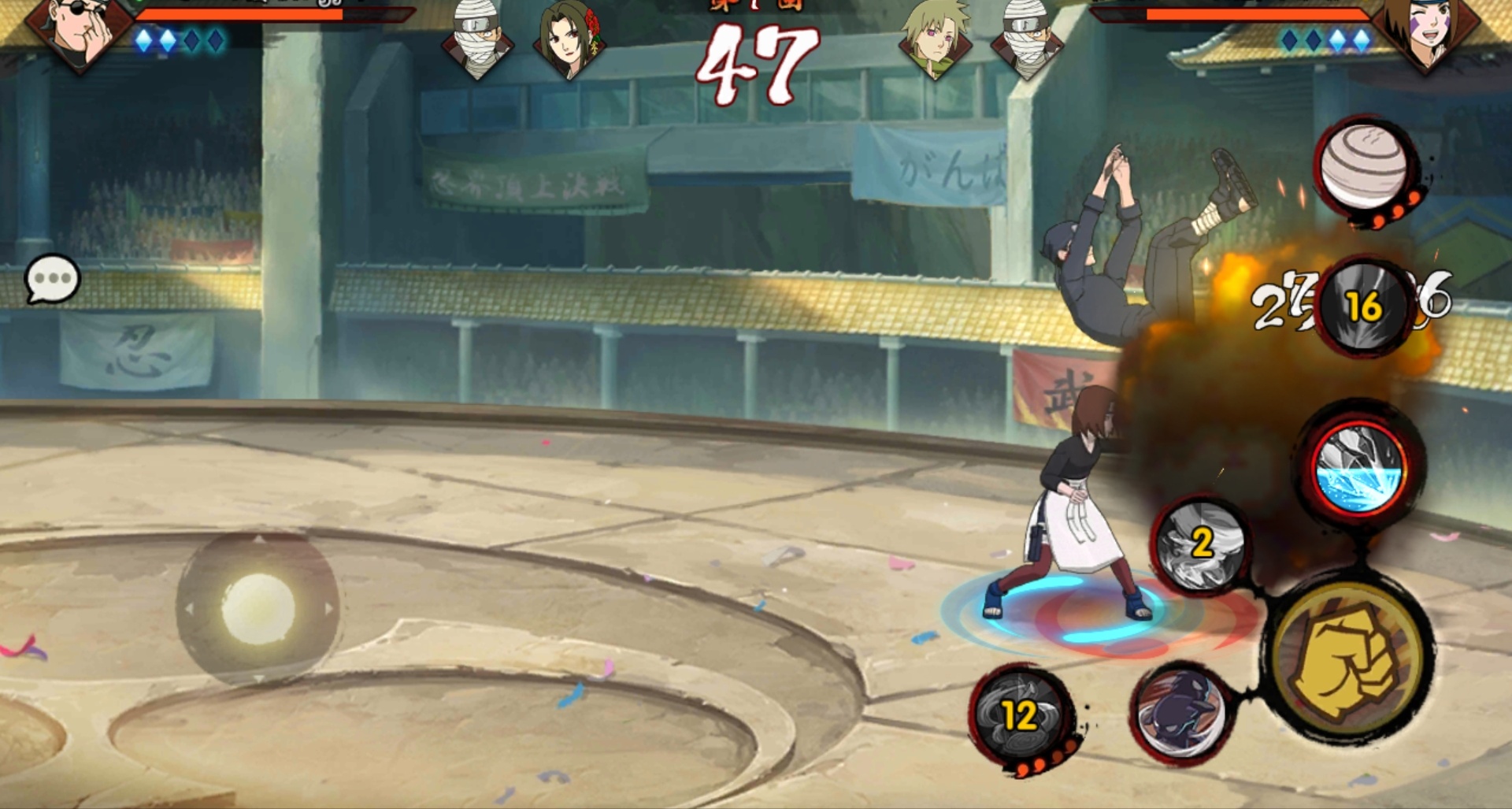Activate the dark creature substitution skill
This screenshot has height=809, width=1512.
(1180, 711)
